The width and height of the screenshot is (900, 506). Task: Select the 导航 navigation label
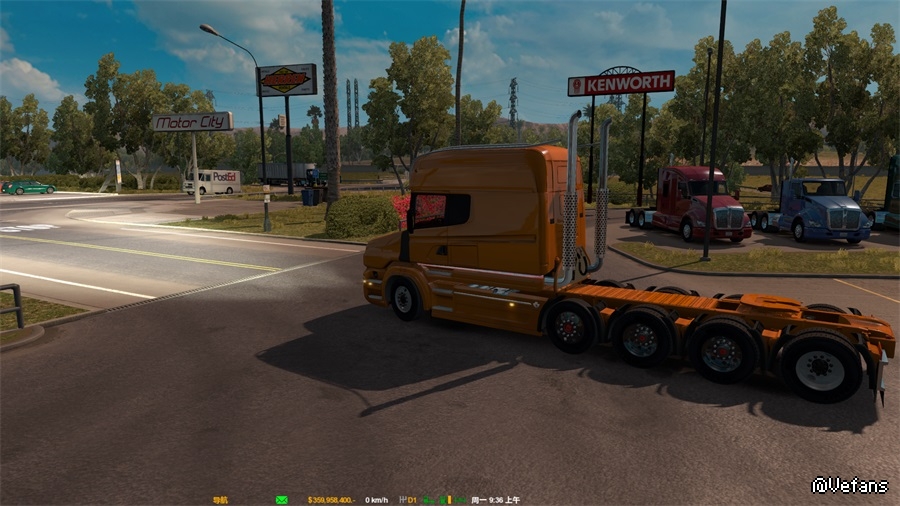tap(220, 499)
